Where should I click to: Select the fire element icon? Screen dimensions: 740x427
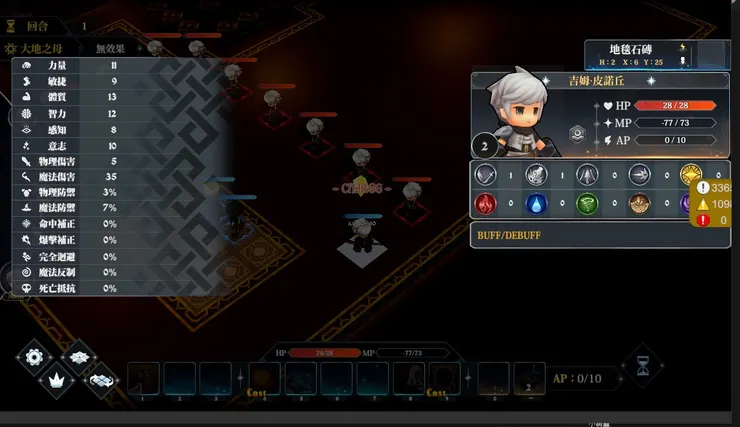click(485, 204)
